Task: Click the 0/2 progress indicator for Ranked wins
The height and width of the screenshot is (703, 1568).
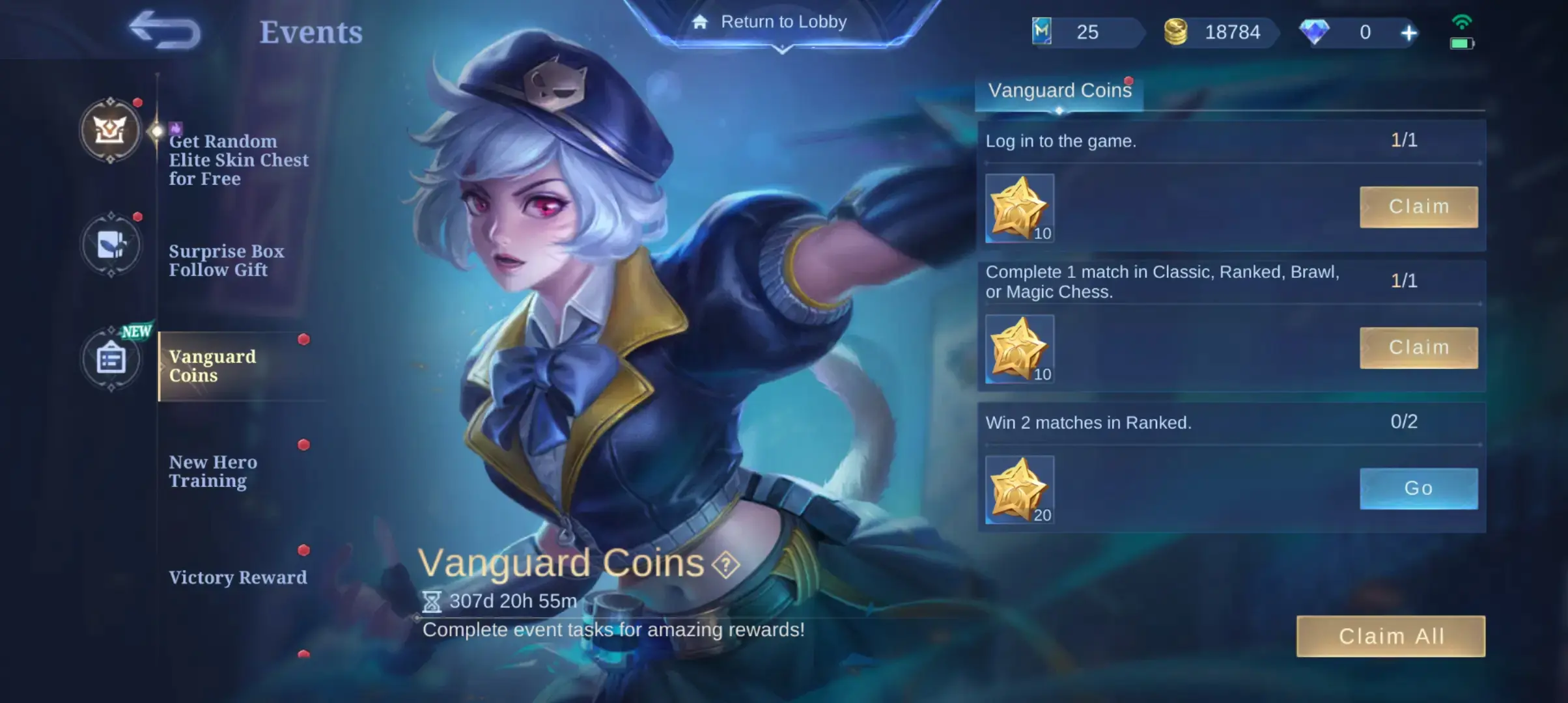Action: [1405, 422]
